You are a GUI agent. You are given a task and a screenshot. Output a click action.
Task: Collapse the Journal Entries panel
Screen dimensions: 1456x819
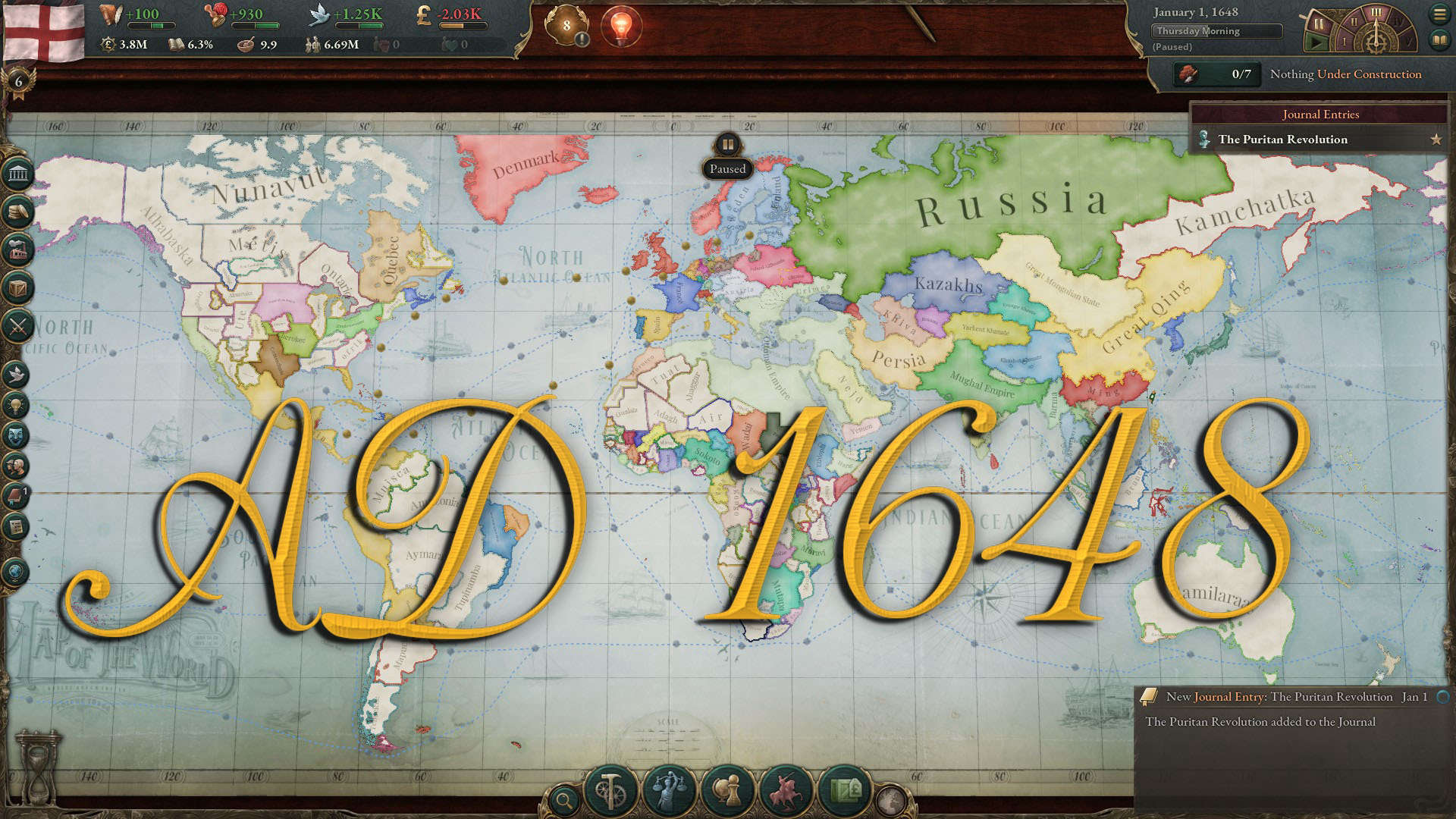coord(1319,115)
